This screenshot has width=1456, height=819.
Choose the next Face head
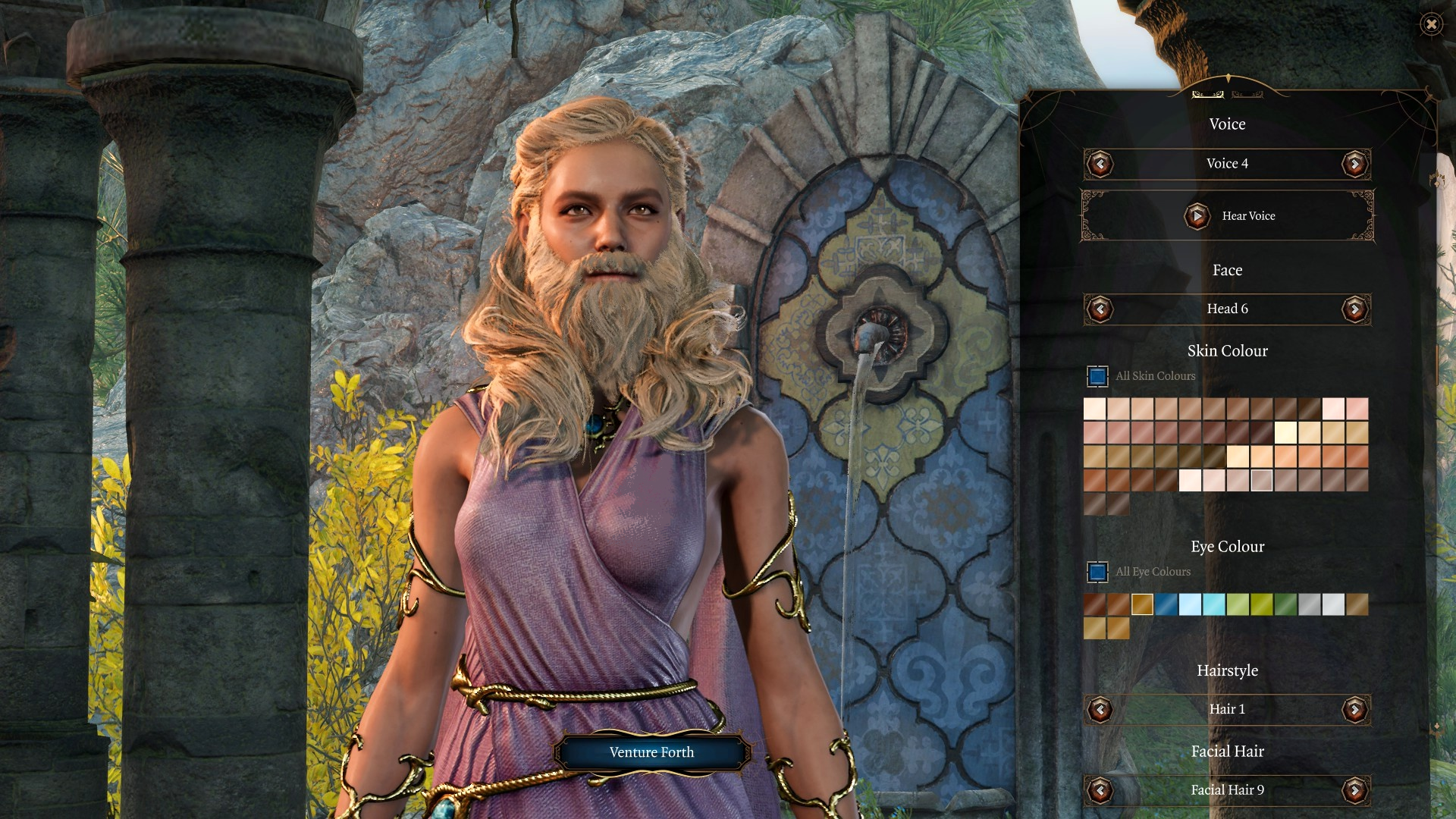tap(1354, 309)
